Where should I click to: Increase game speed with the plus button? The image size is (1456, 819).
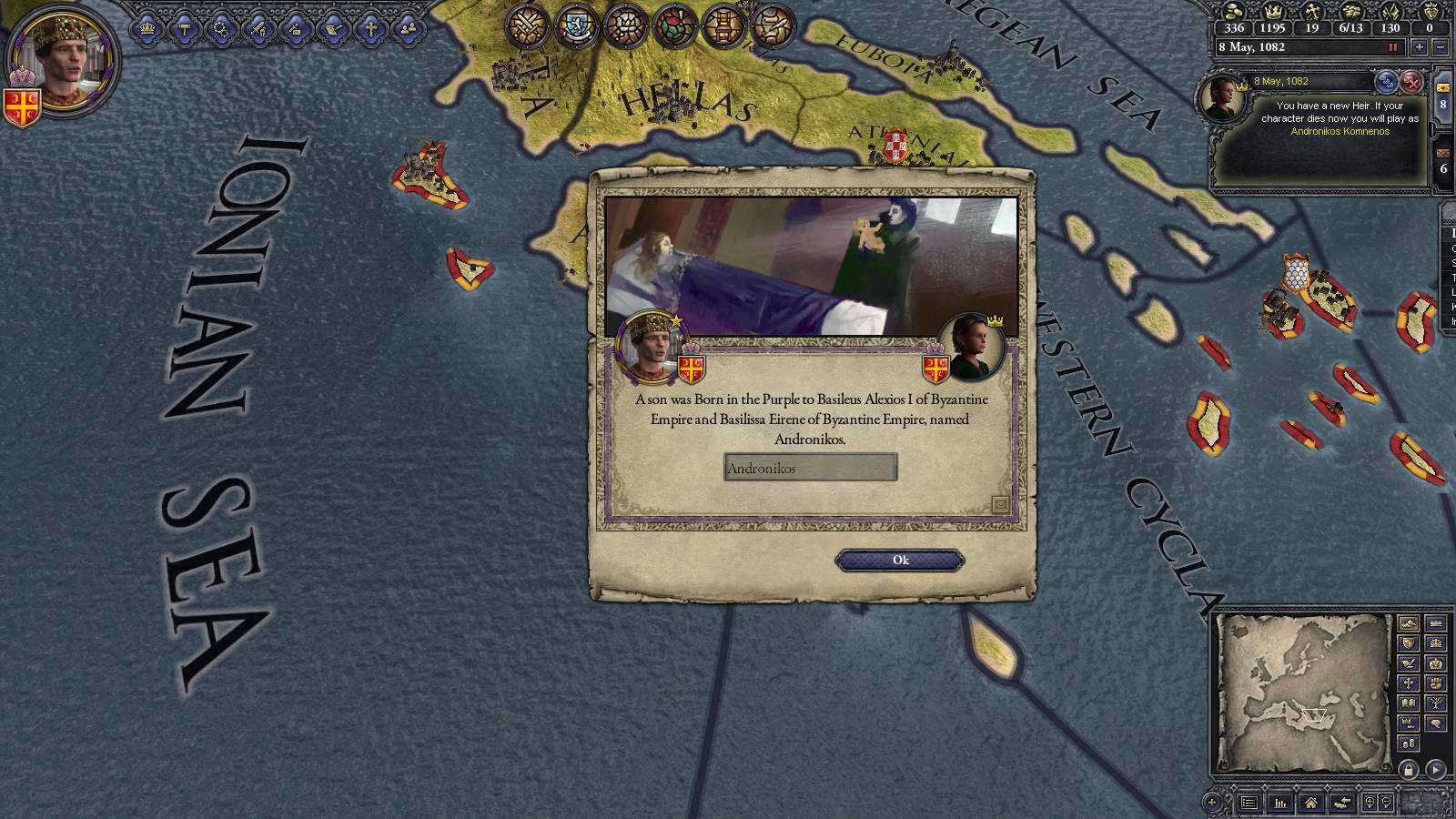tap(1420, 47)
